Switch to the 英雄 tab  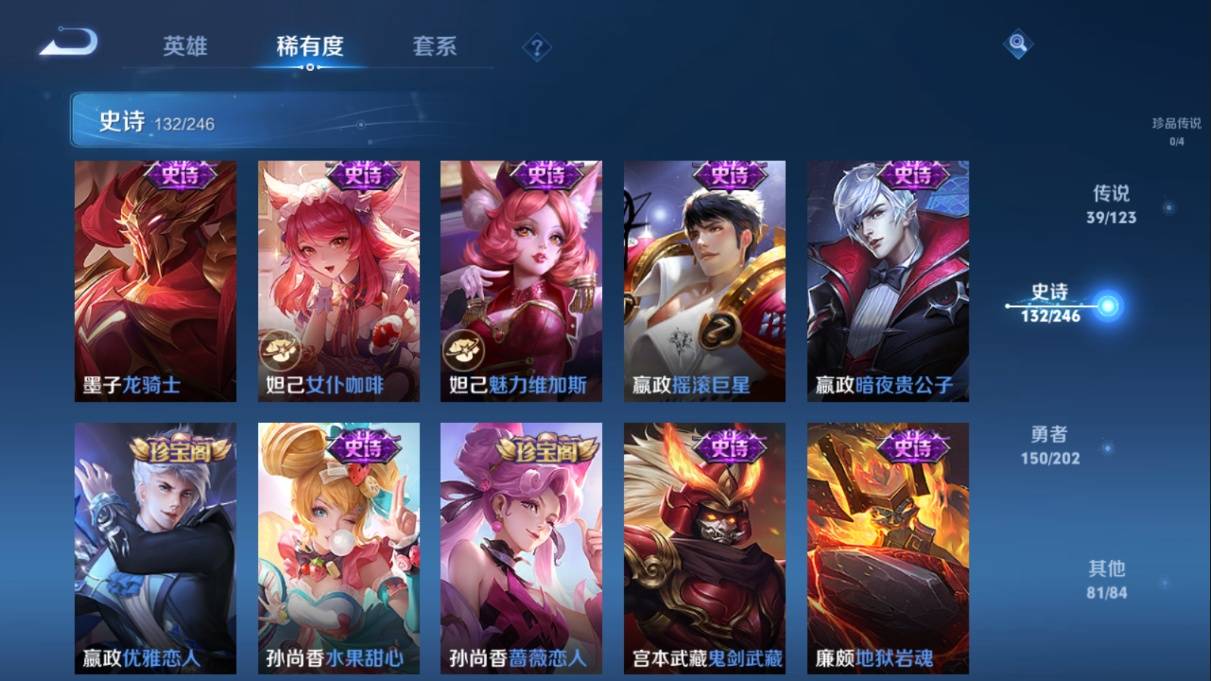coord(185,46)
